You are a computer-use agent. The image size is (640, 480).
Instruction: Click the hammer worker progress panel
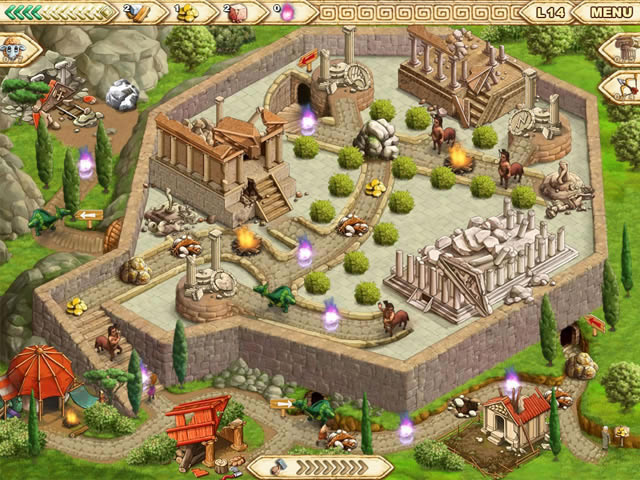pyautogui.click(x=318, y=467)
